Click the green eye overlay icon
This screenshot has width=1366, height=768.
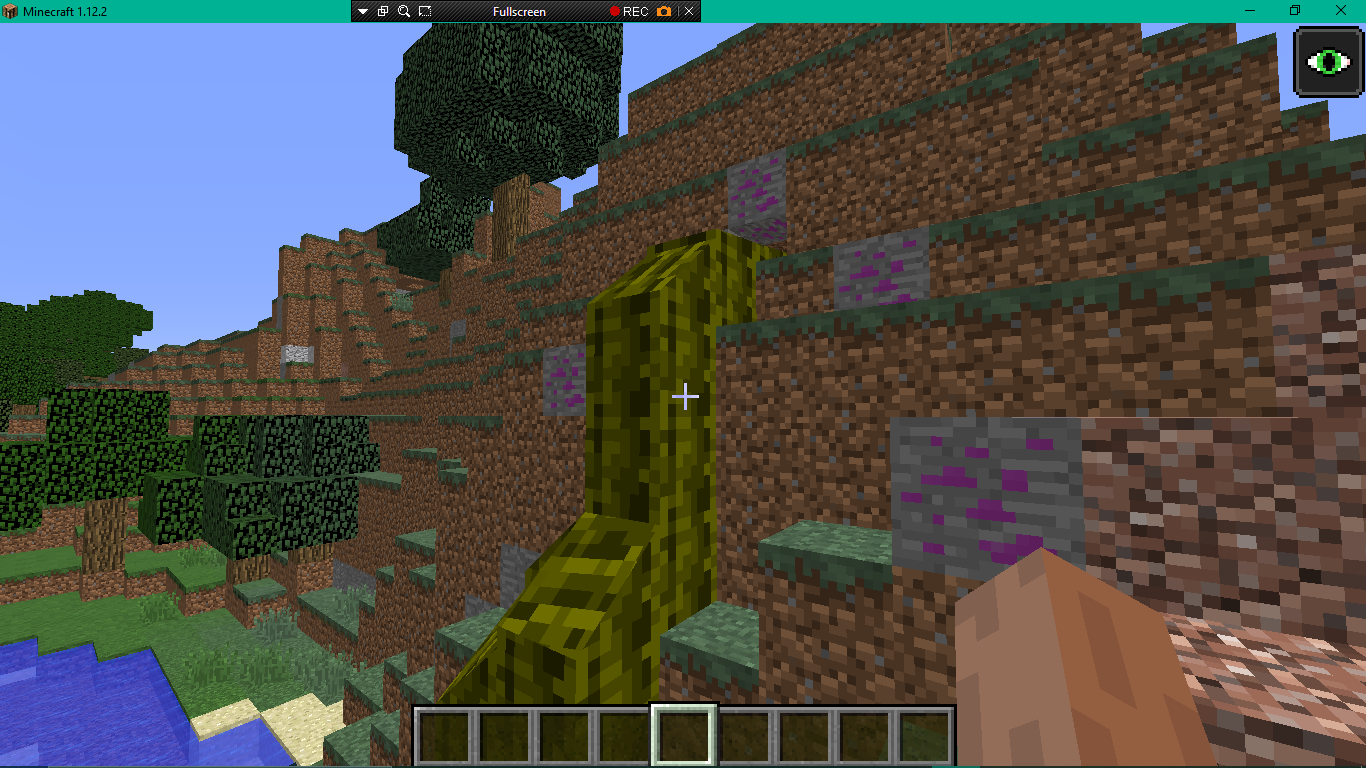[x=1327, y=64]
